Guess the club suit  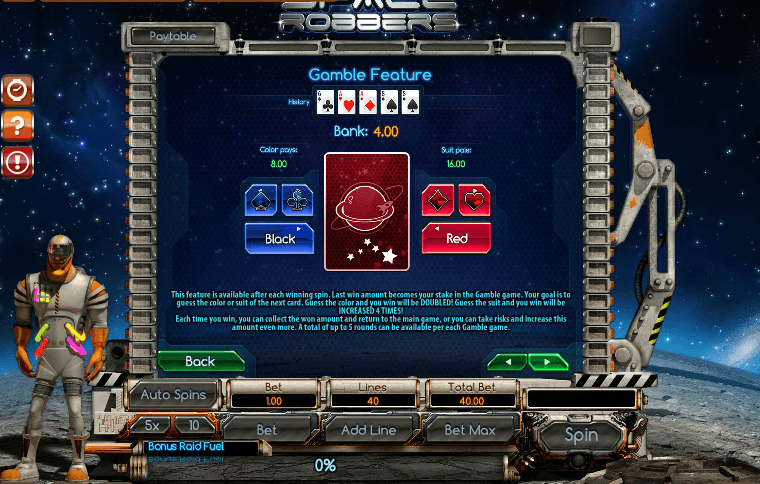pos(297,200)
